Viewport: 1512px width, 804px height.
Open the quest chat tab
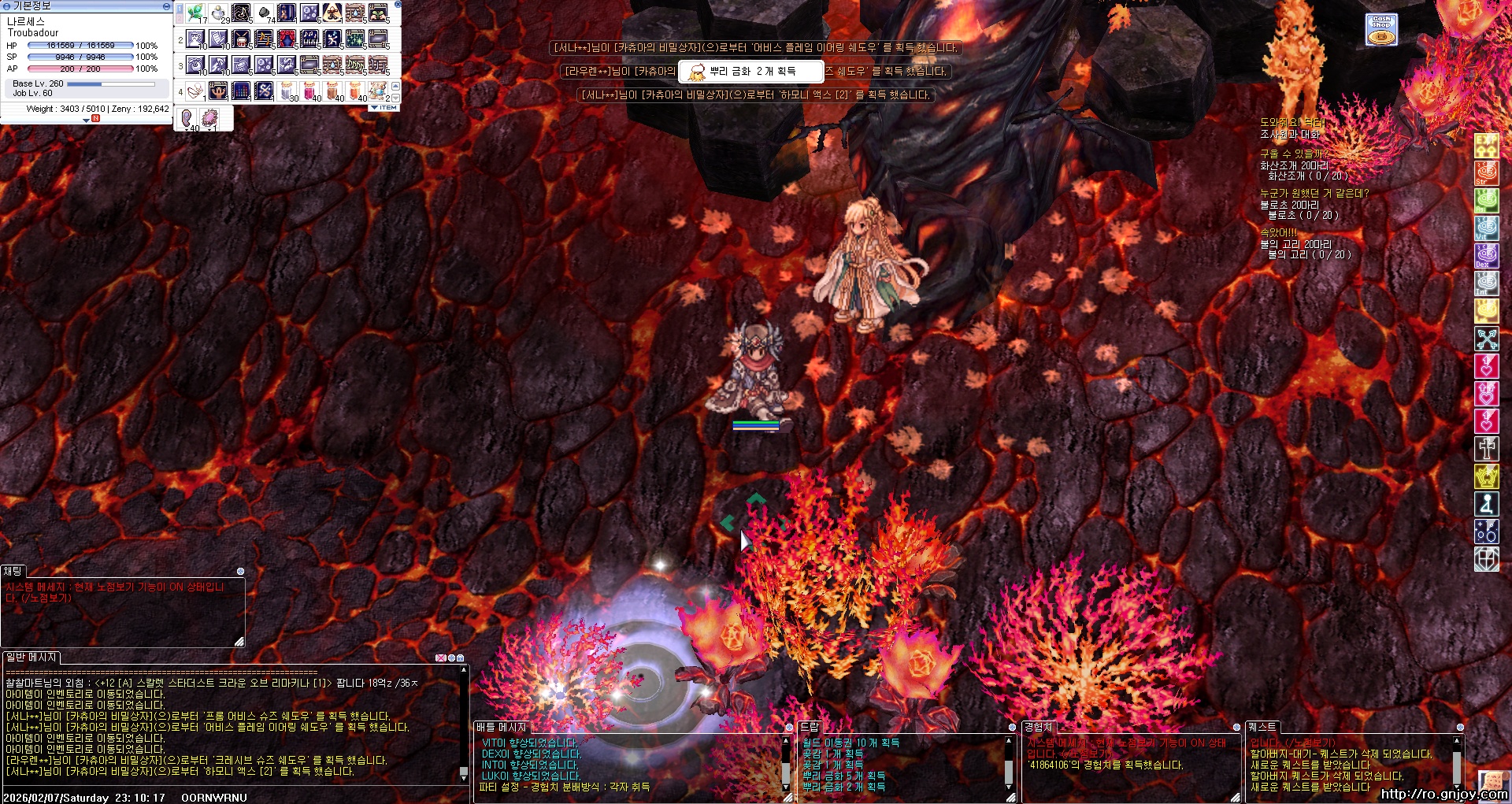tap(1262, 727)
